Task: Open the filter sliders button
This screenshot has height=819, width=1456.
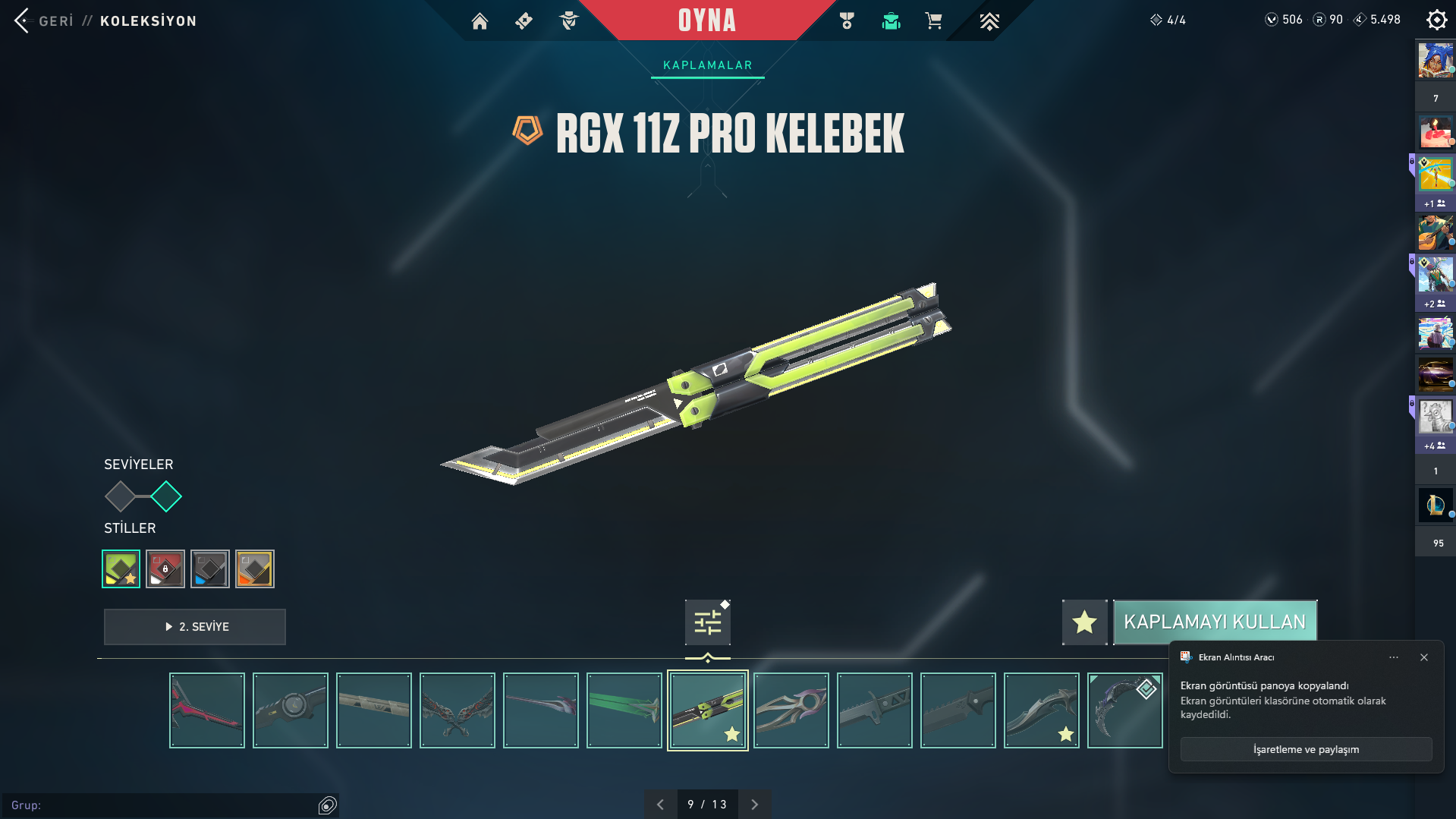Action: pos(707,622)
